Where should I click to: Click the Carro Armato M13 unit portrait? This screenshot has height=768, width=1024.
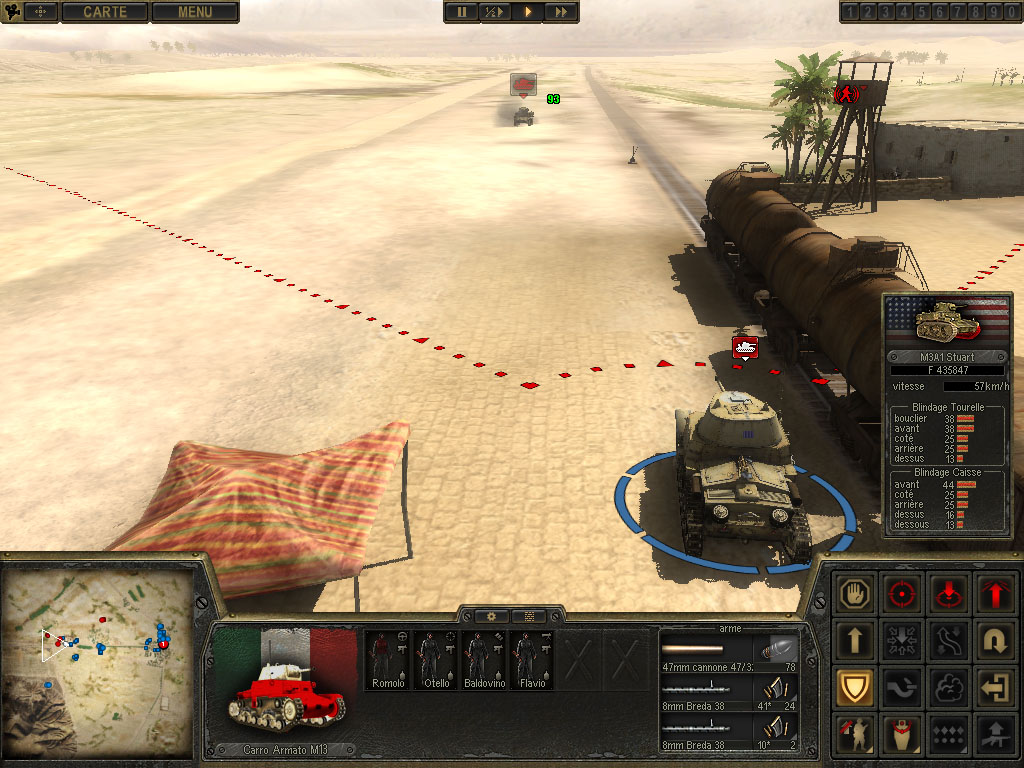click(x=286, y=690)
